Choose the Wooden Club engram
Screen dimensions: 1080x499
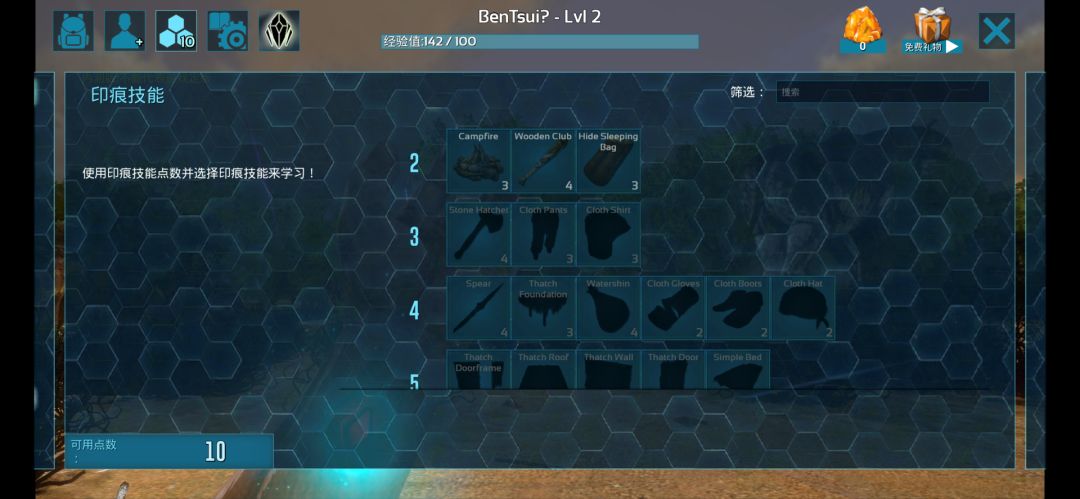coord(543,161)
